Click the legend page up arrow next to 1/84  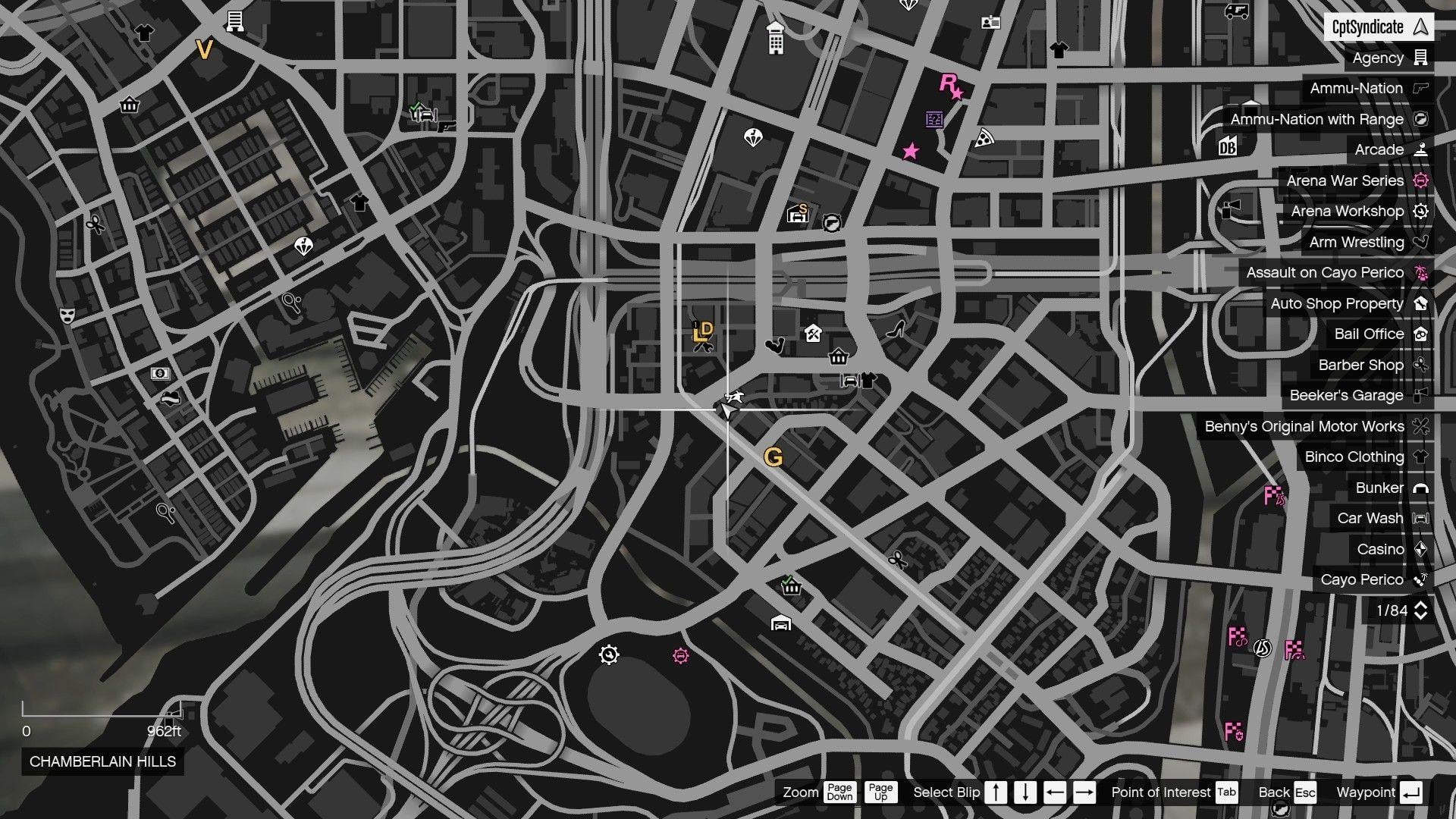[x=1421, y=605]
